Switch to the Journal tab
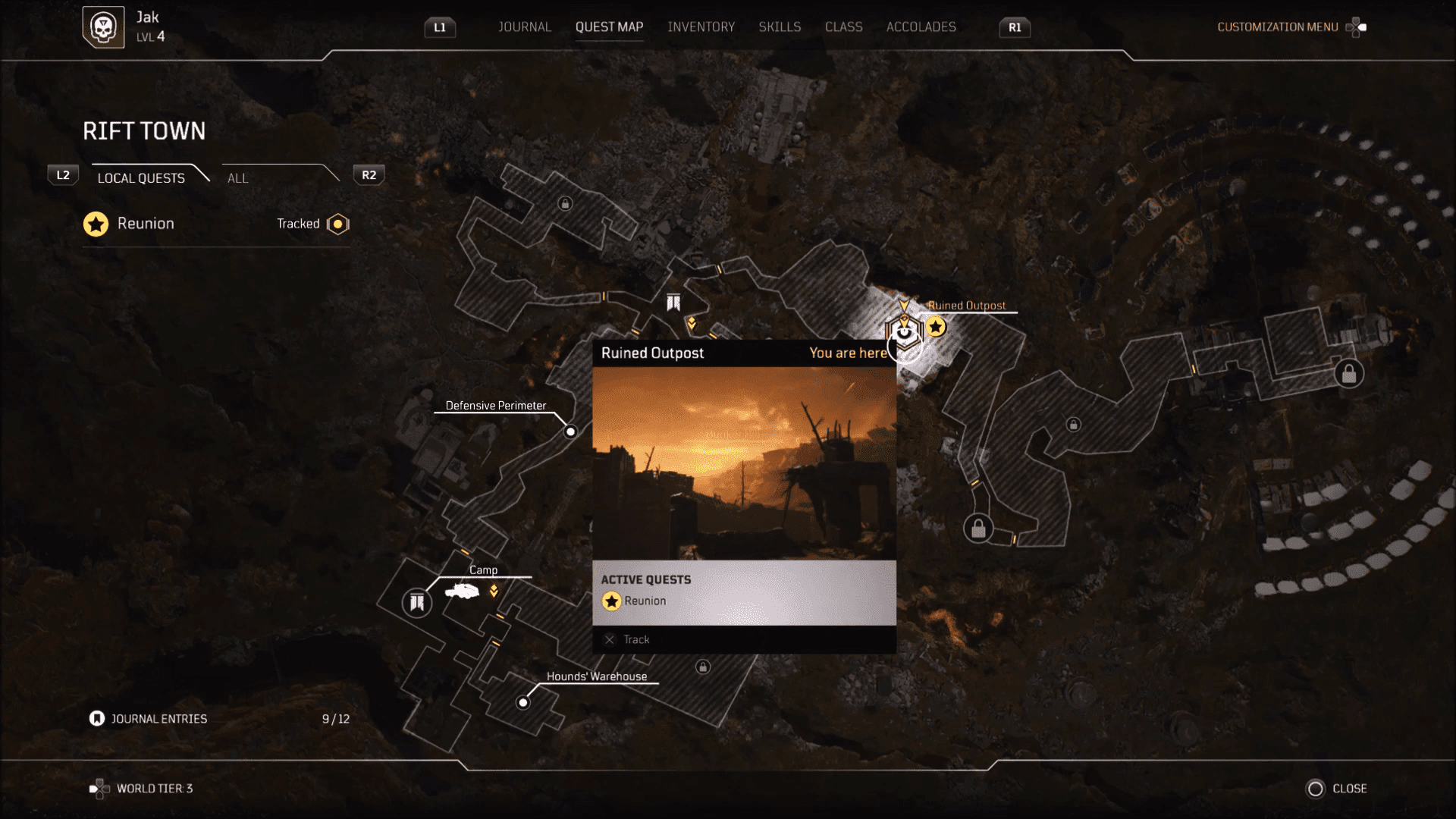 pos(524,27)
